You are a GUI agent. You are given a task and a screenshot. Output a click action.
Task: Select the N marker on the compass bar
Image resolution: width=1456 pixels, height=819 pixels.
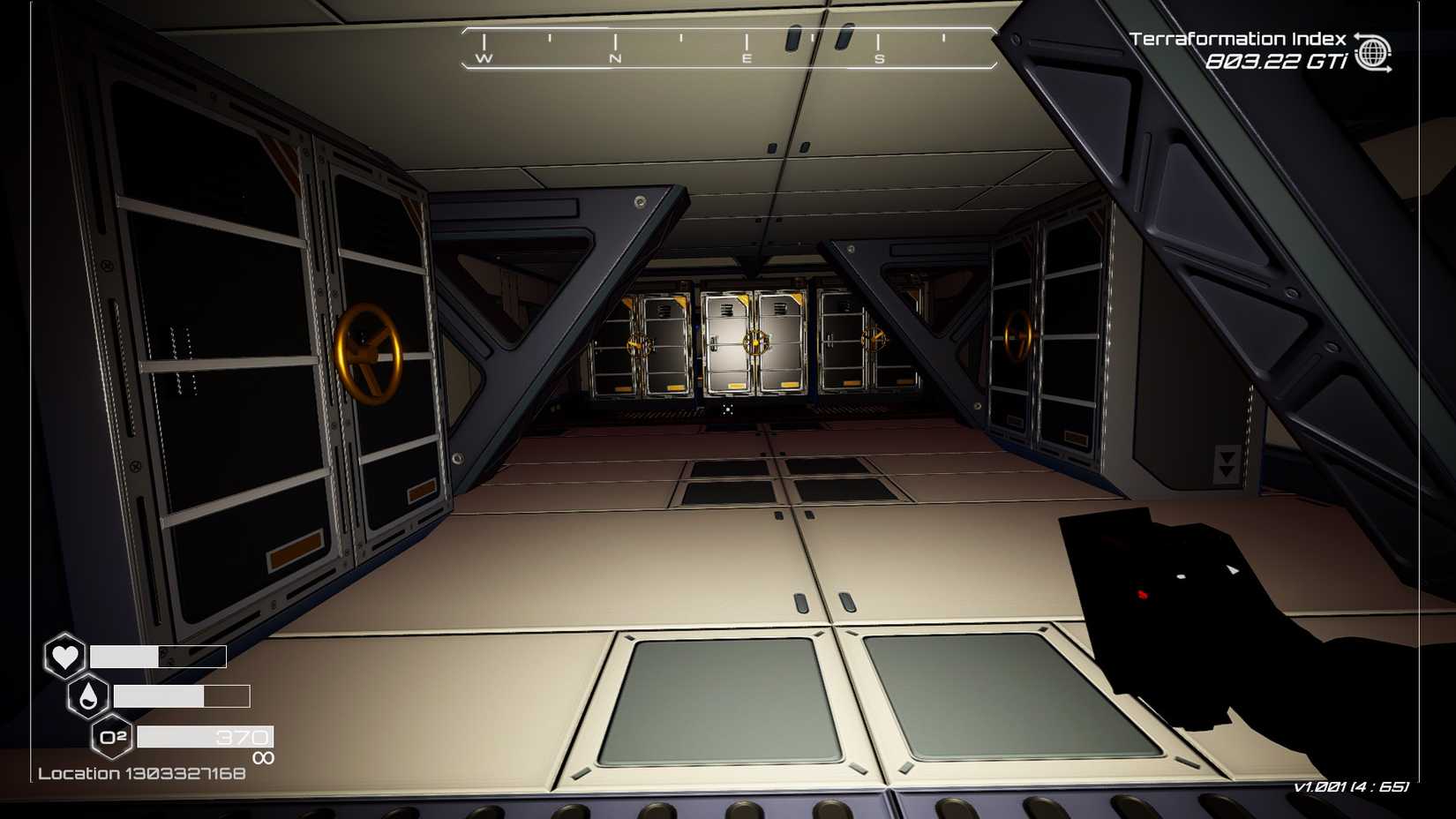(x=614, y=58)
